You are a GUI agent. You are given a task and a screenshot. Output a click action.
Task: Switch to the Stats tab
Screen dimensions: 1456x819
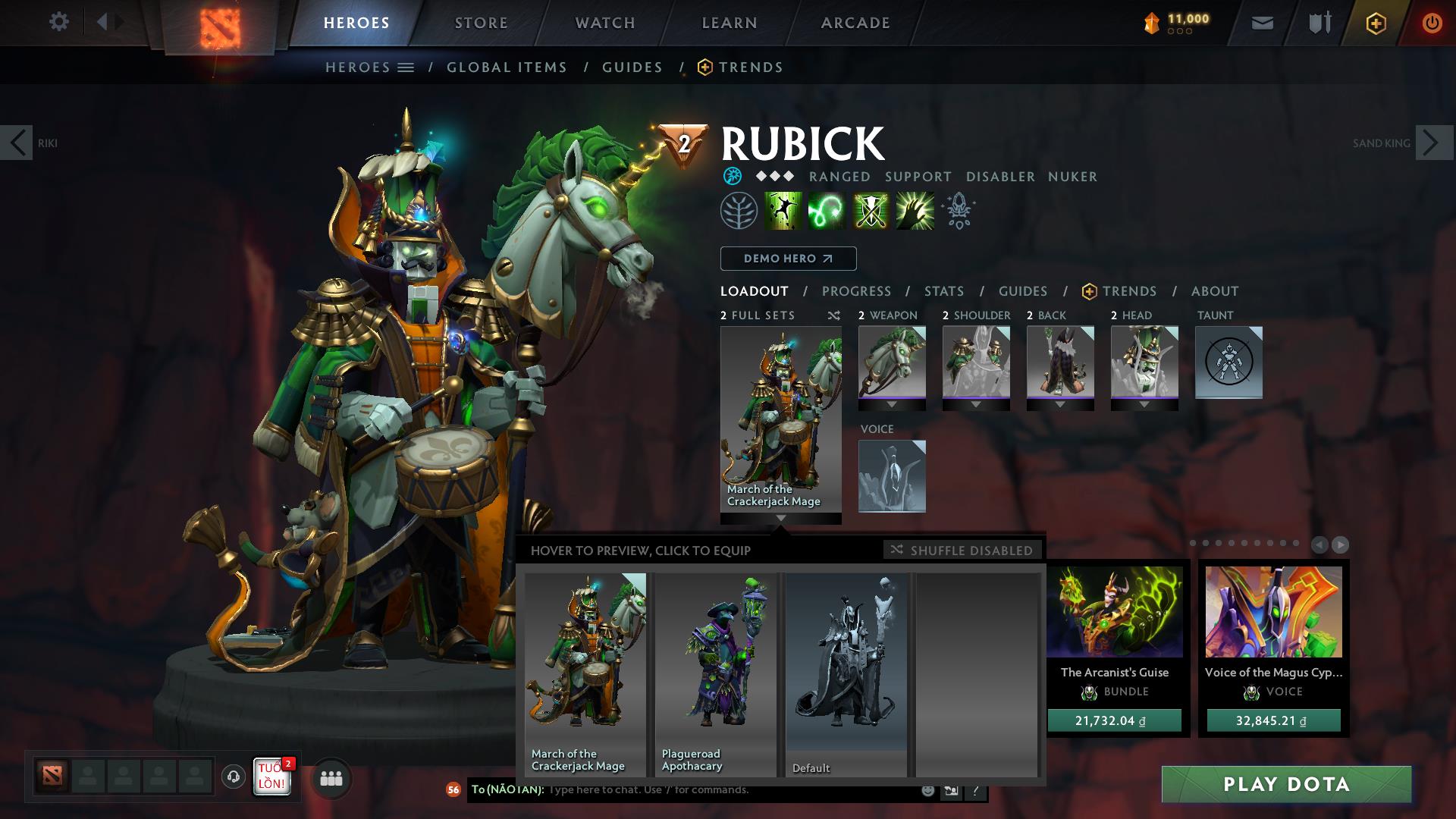(943, 291)
